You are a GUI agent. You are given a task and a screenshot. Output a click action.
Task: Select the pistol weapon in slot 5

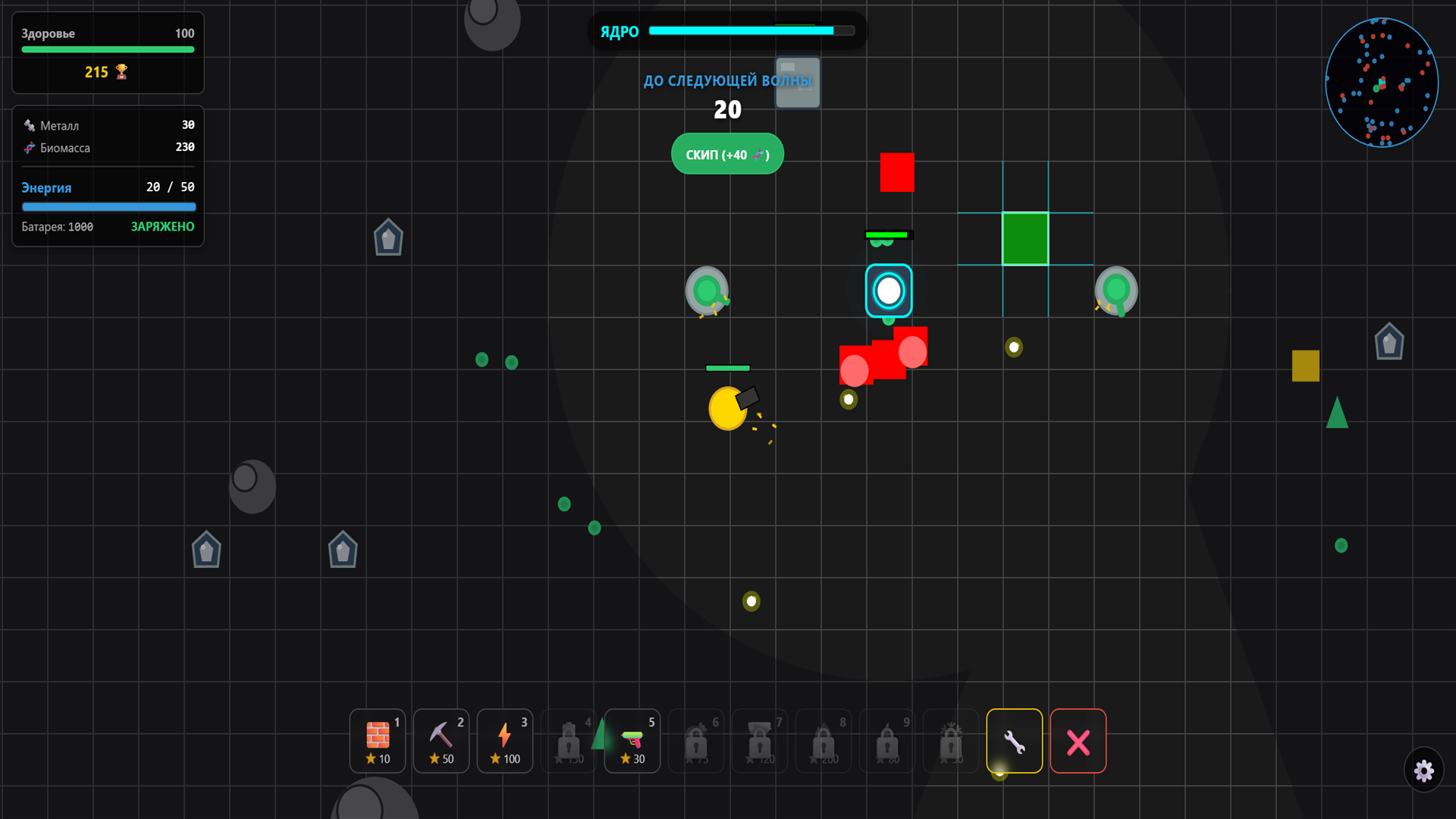[x=632, y=741]
